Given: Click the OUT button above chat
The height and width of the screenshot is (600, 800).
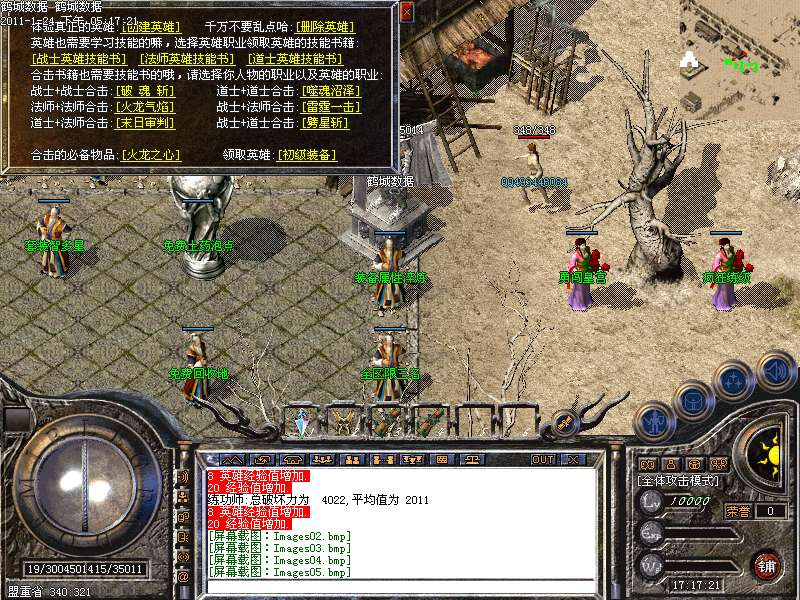Looking at the screenshot, I should [x=543, y=460].
